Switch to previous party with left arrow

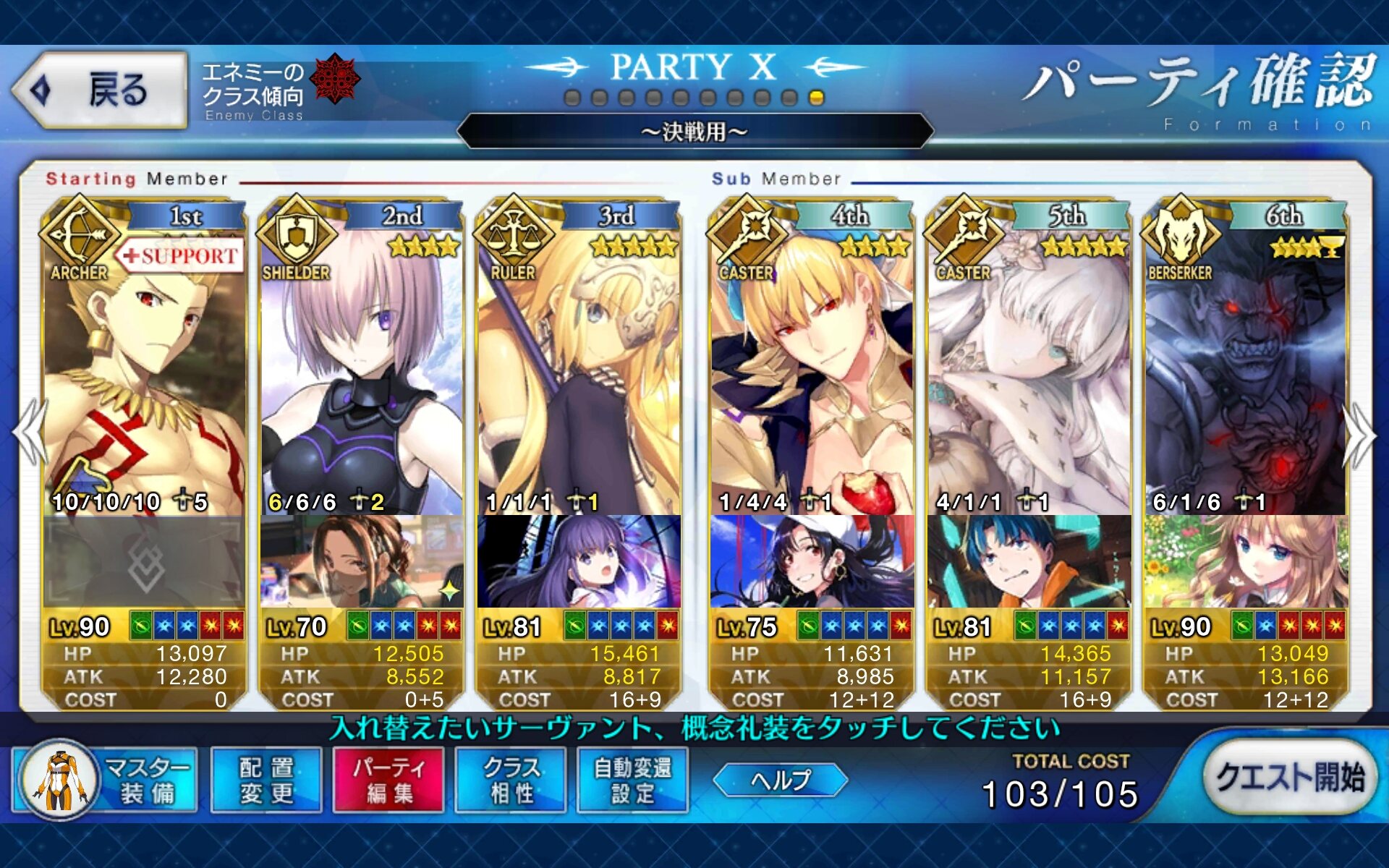[x=29, y=434]
